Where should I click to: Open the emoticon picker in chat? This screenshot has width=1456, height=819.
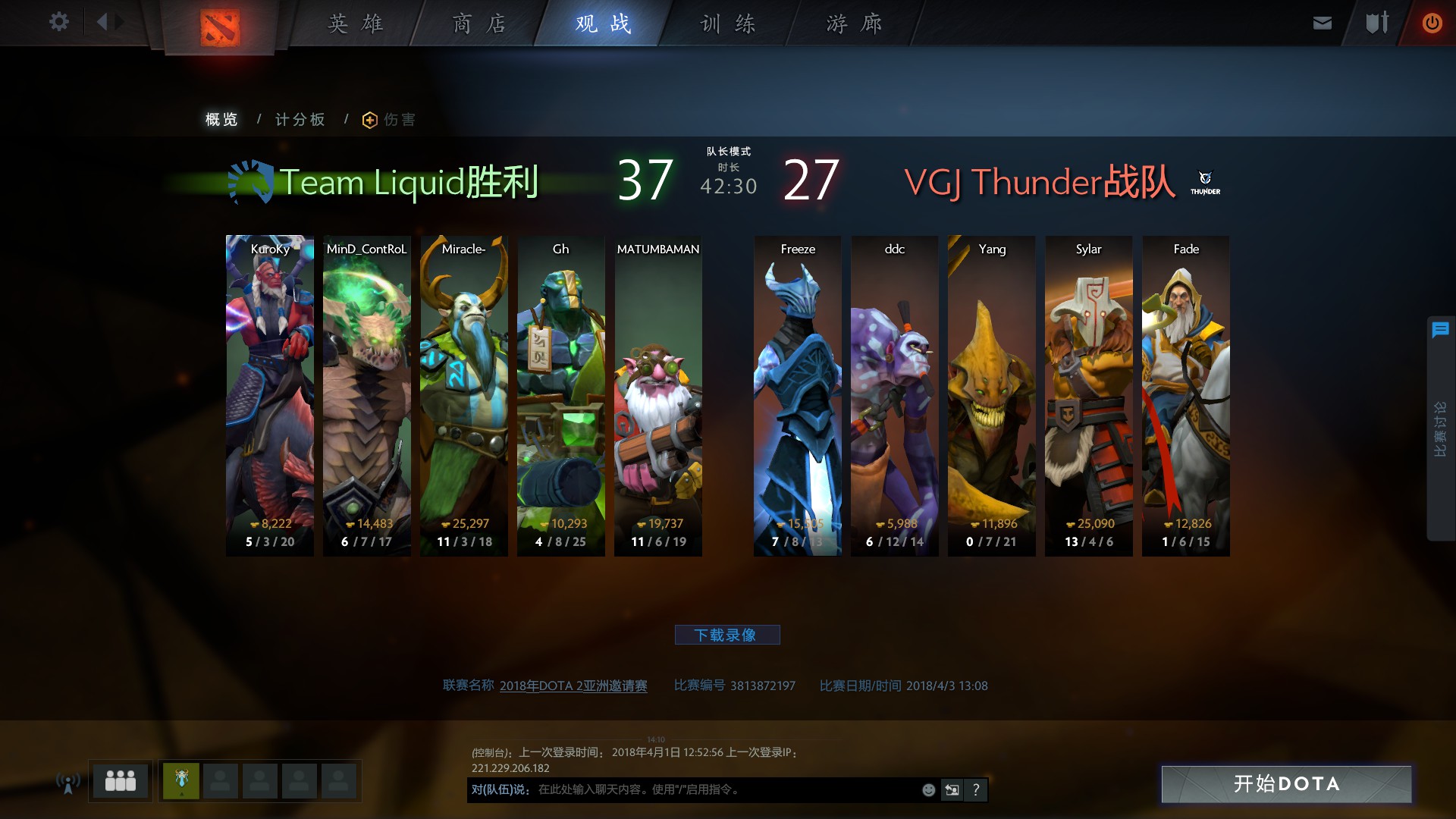coord(927,789)
